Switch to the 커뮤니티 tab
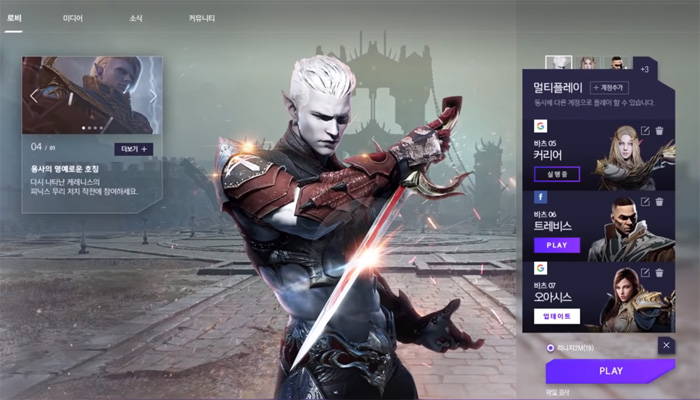Image resolution: width=700 pixels, height=400 pixels. pos(202,18)
